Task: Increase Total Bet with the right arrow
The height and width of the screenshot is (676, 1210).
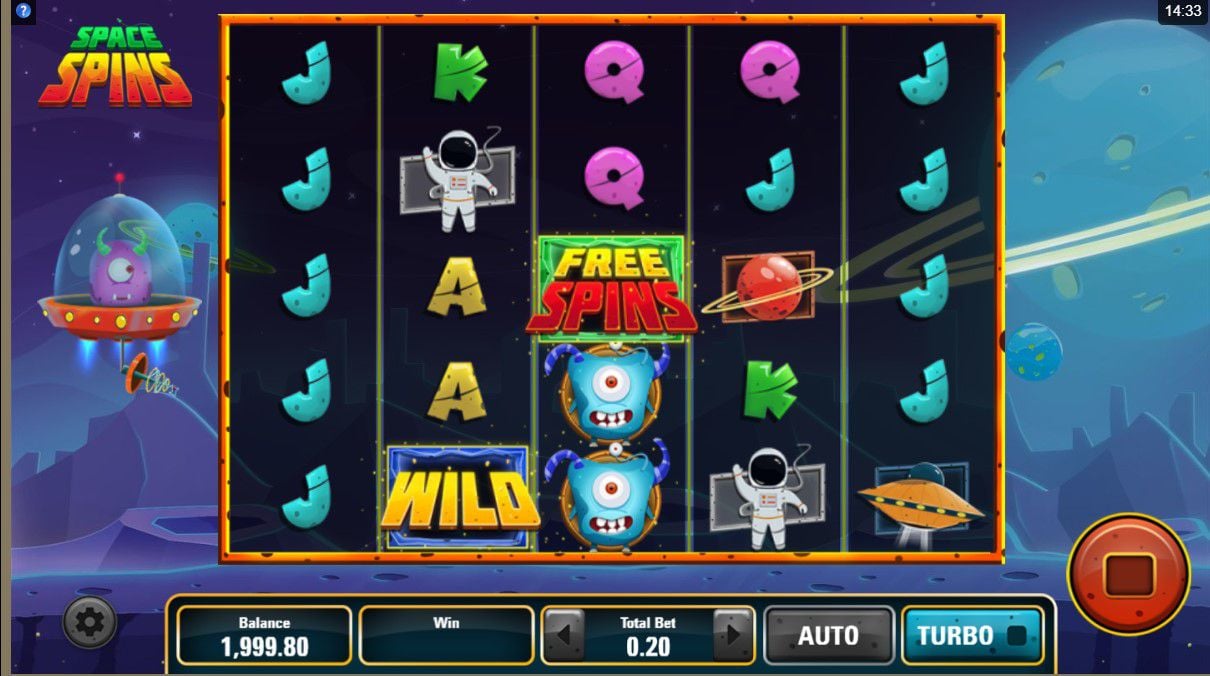Action: pos(733,635)
